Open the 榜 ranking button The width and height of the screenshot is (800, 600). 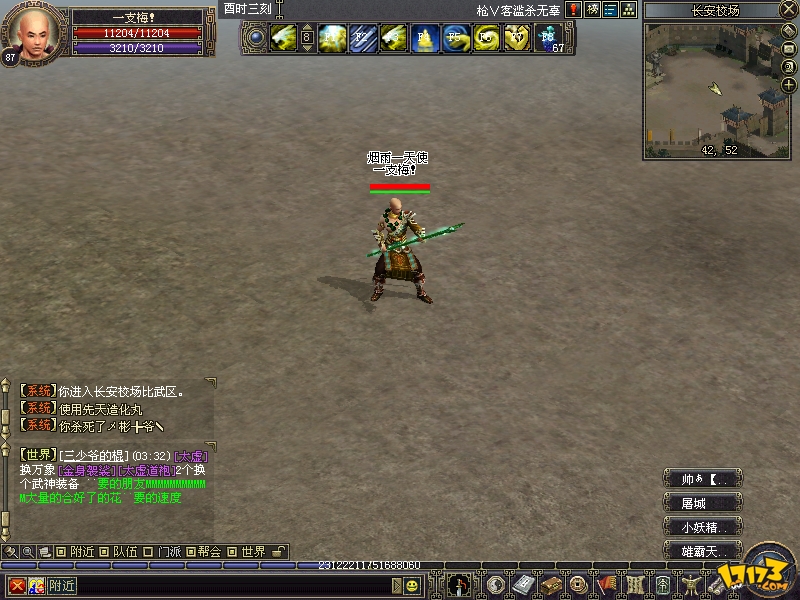click(592, 10)
